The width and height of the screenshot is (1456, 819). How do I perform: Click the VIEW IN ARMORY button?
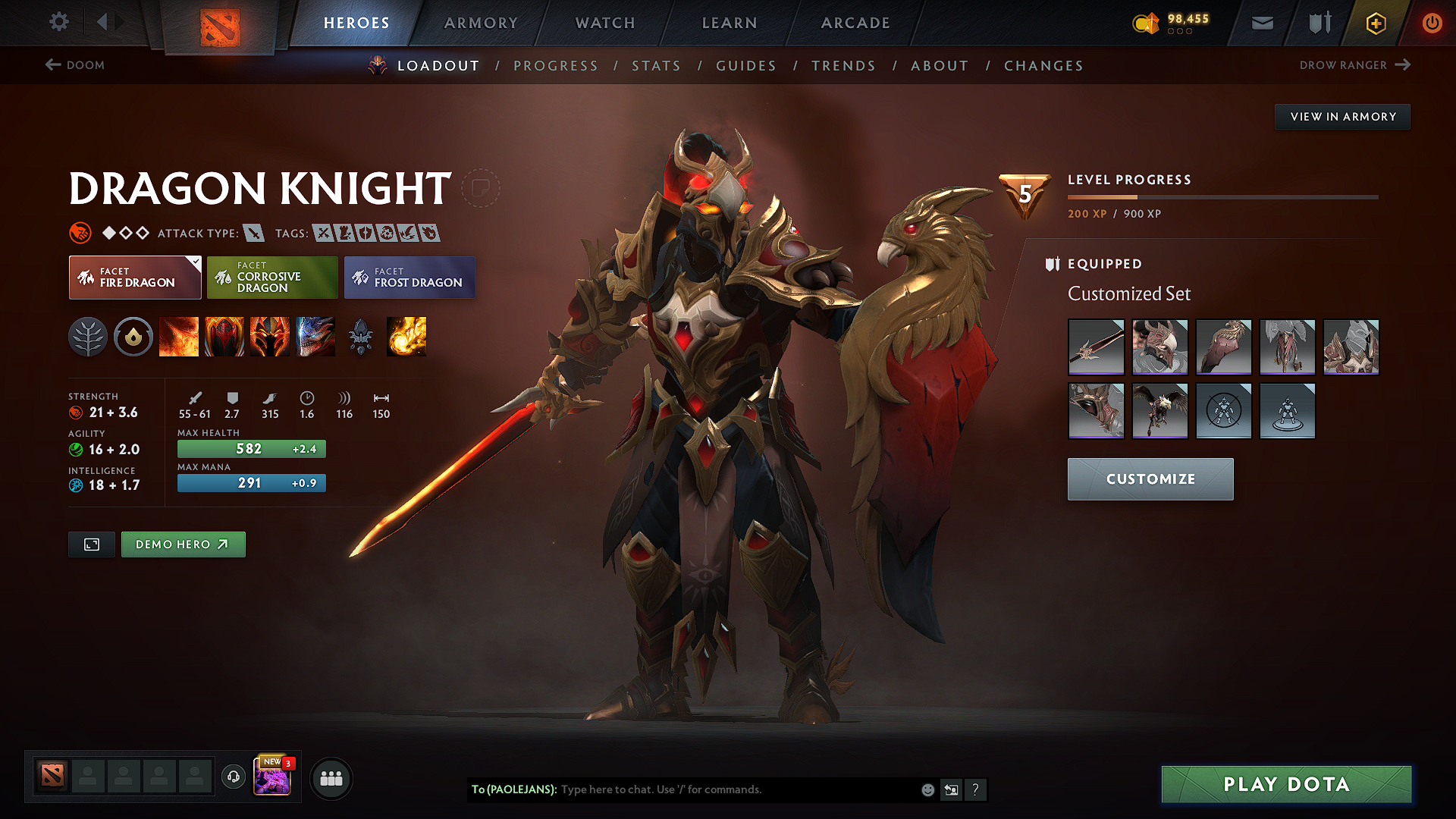click(1342, 116)
